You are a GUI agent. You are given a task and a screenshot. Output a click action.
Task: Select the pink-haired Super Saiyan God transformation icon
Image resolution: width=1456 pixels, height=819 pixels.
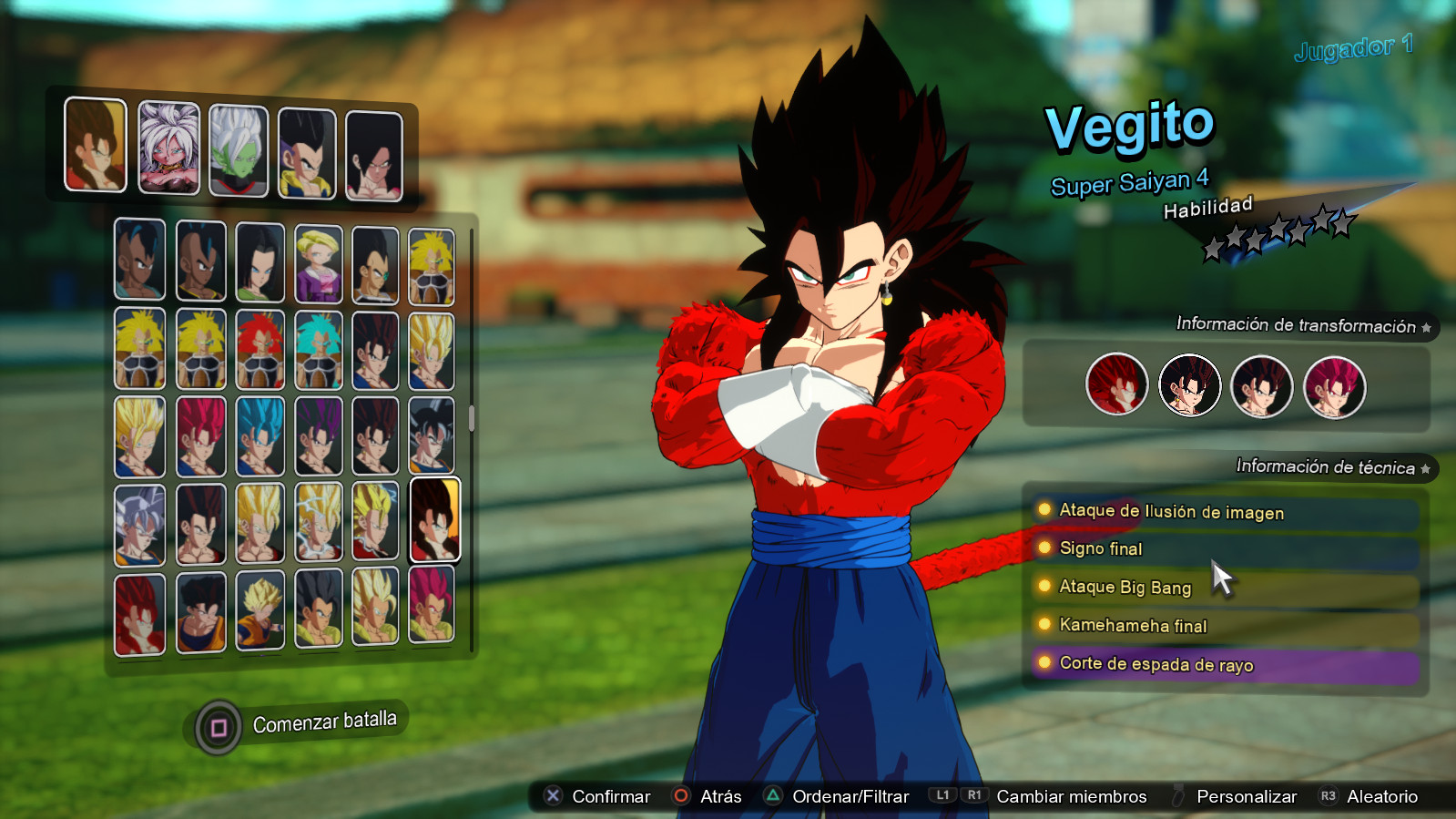point(1334,386)
